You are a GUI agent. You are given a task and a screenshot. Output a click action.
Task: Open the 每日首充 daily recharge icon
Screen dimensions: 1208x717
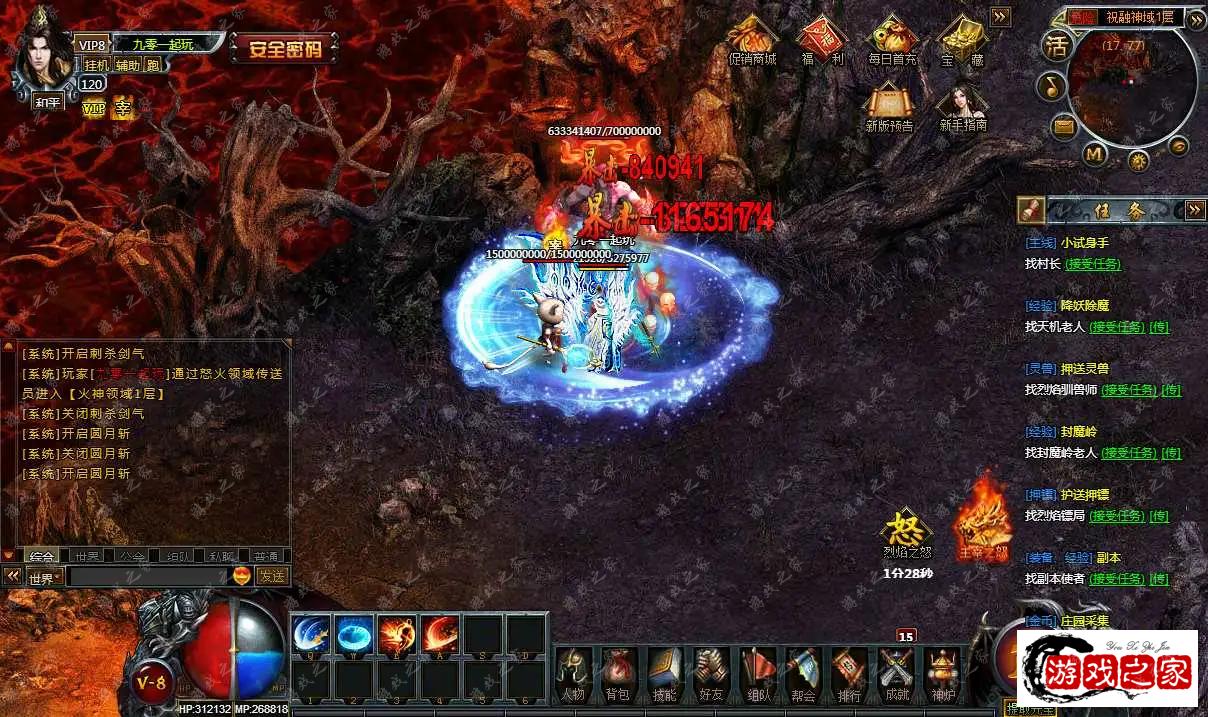click(892, 40)
